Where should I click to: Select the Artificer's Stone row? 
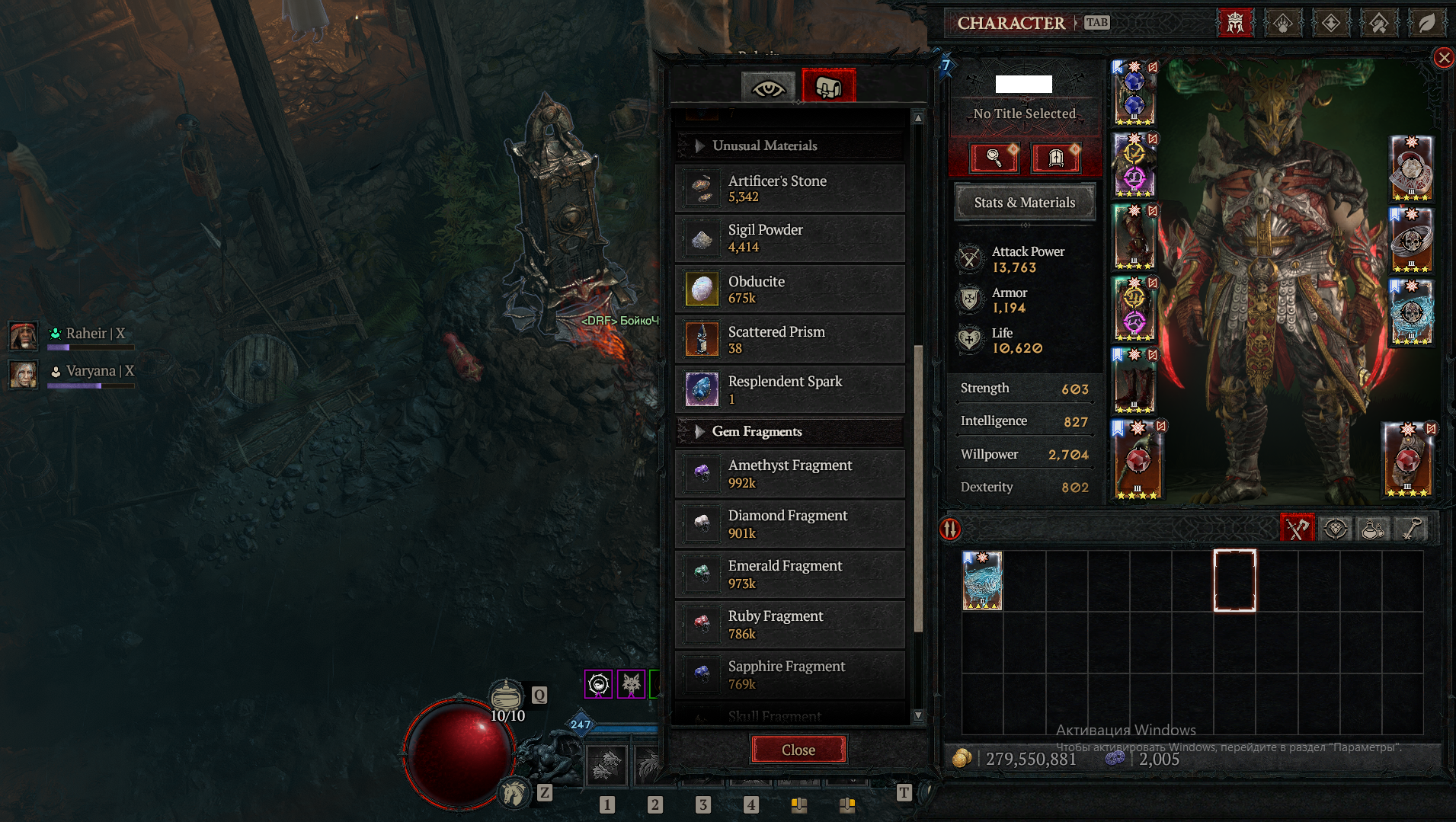point(789,188)
